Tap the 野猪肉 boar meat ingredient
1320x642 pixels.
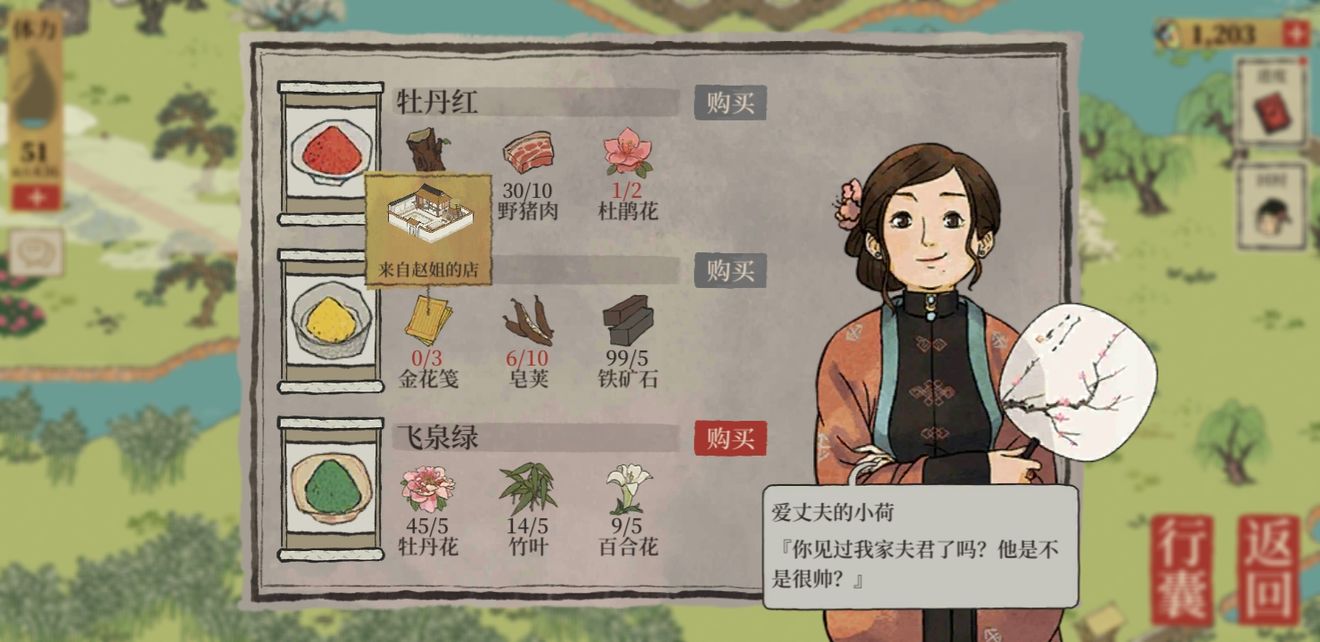pos(527,155)
